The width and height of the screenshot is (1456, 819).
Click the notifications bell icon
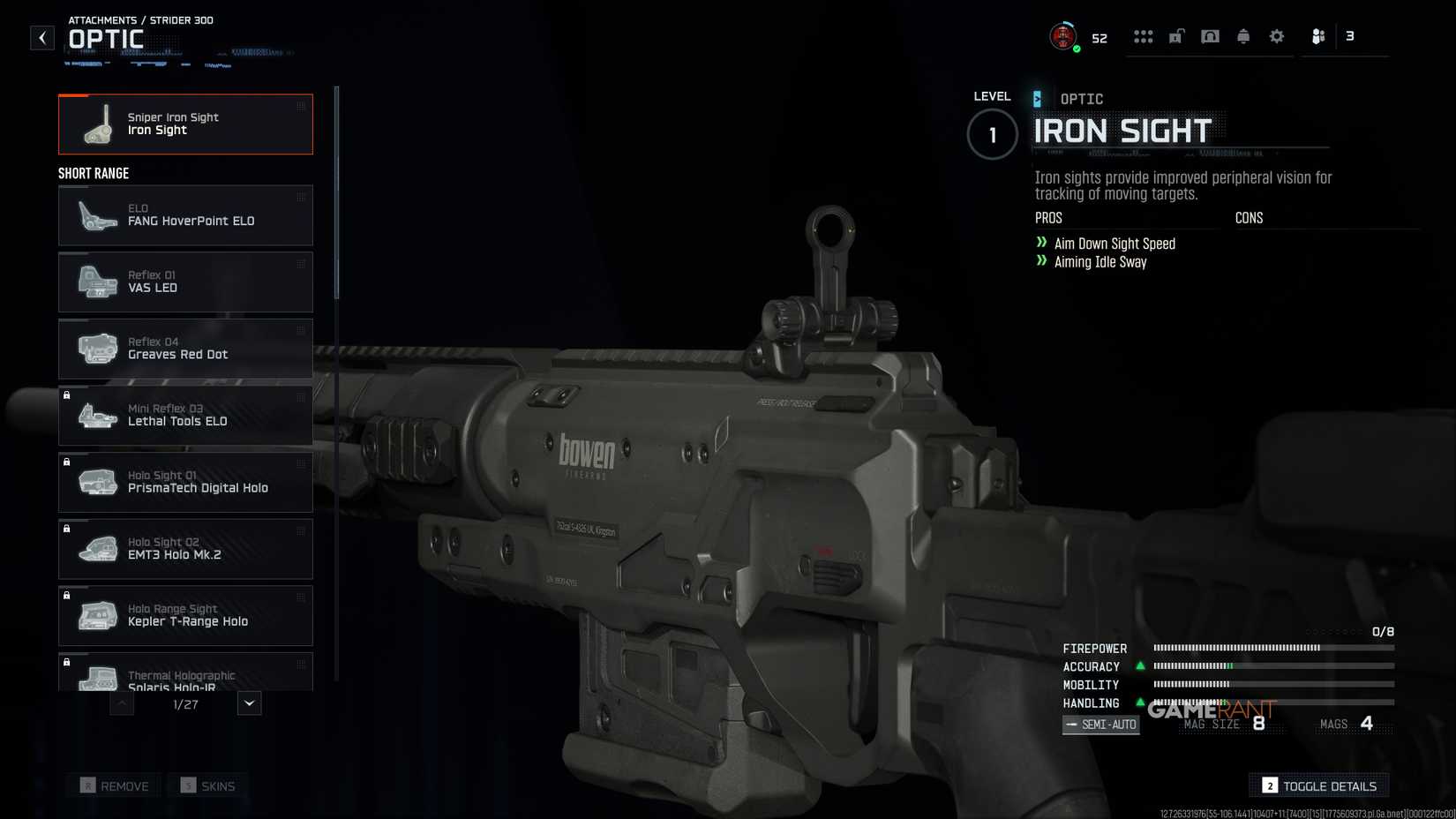[1243, 35]
